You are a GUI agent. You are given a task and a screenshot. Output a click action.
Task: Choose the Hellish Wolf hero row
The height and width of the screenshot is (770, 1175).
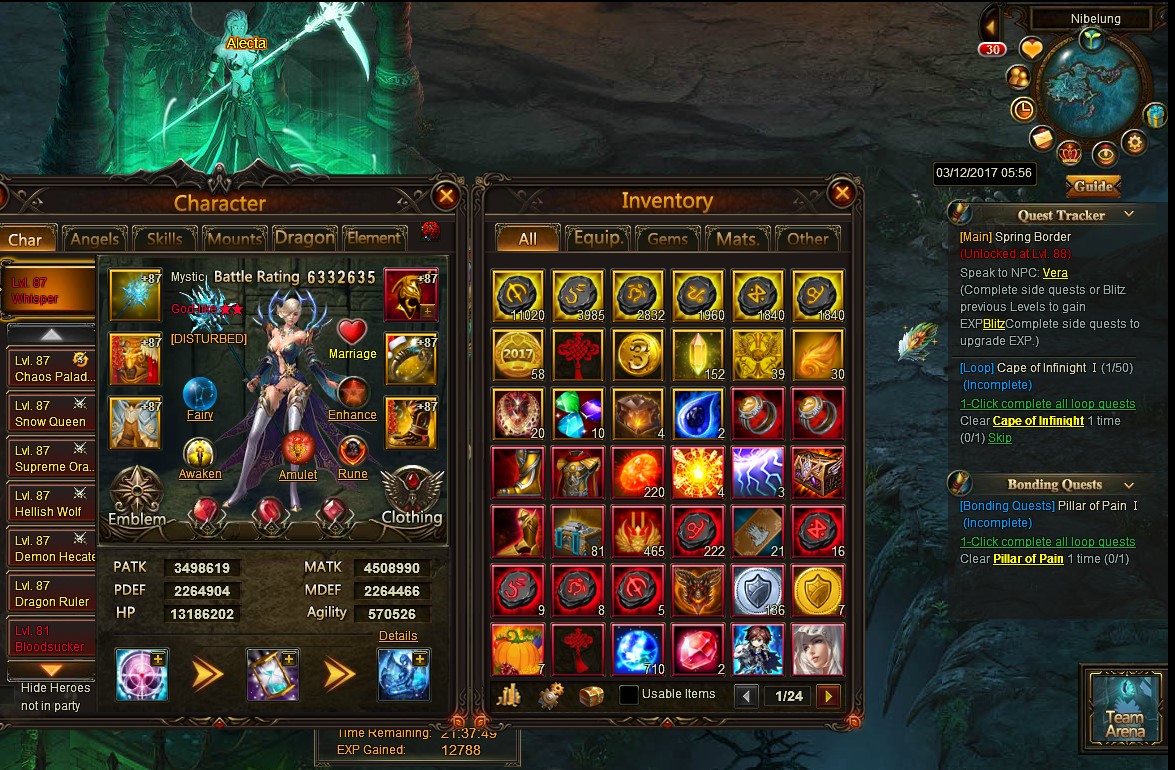[50, 504]
